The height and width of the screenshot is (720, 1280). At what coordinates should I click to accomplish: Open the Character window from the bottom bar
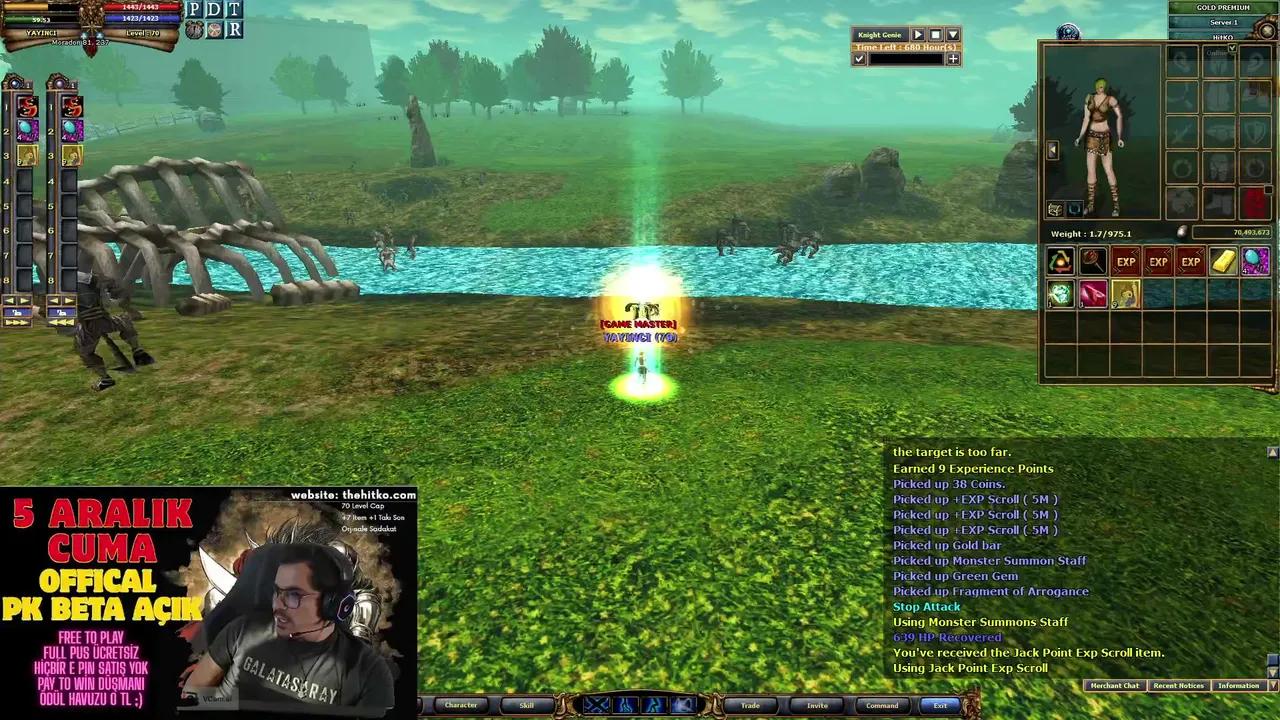(461, 705)
